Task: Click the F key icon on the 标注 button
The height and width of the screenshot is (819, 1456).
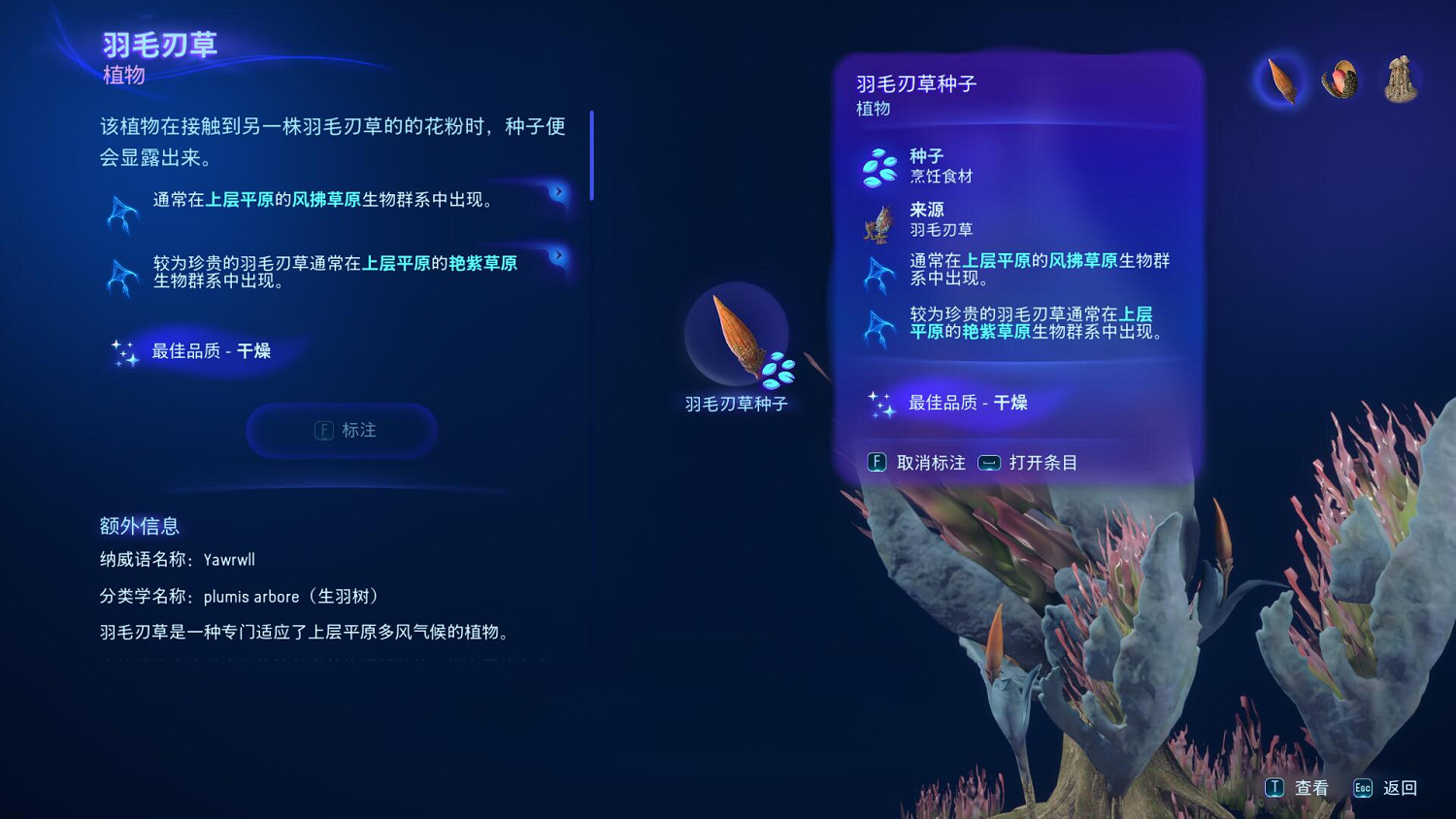Action: tap(321, 430)
